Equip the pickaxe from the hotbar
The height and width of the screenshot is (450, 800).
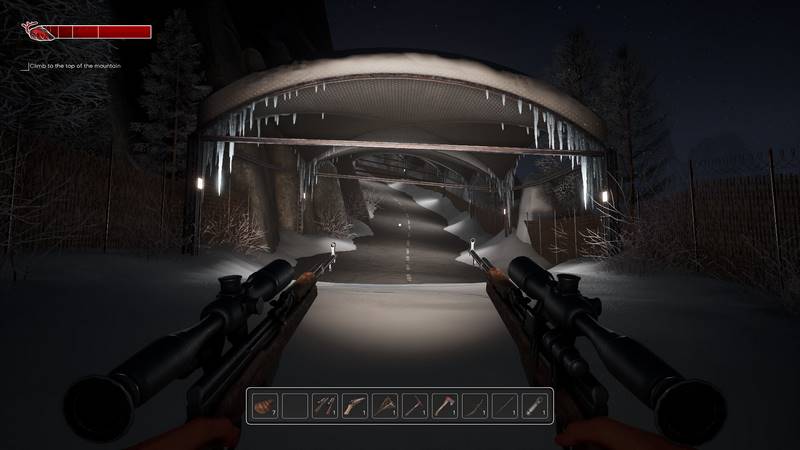414,406
